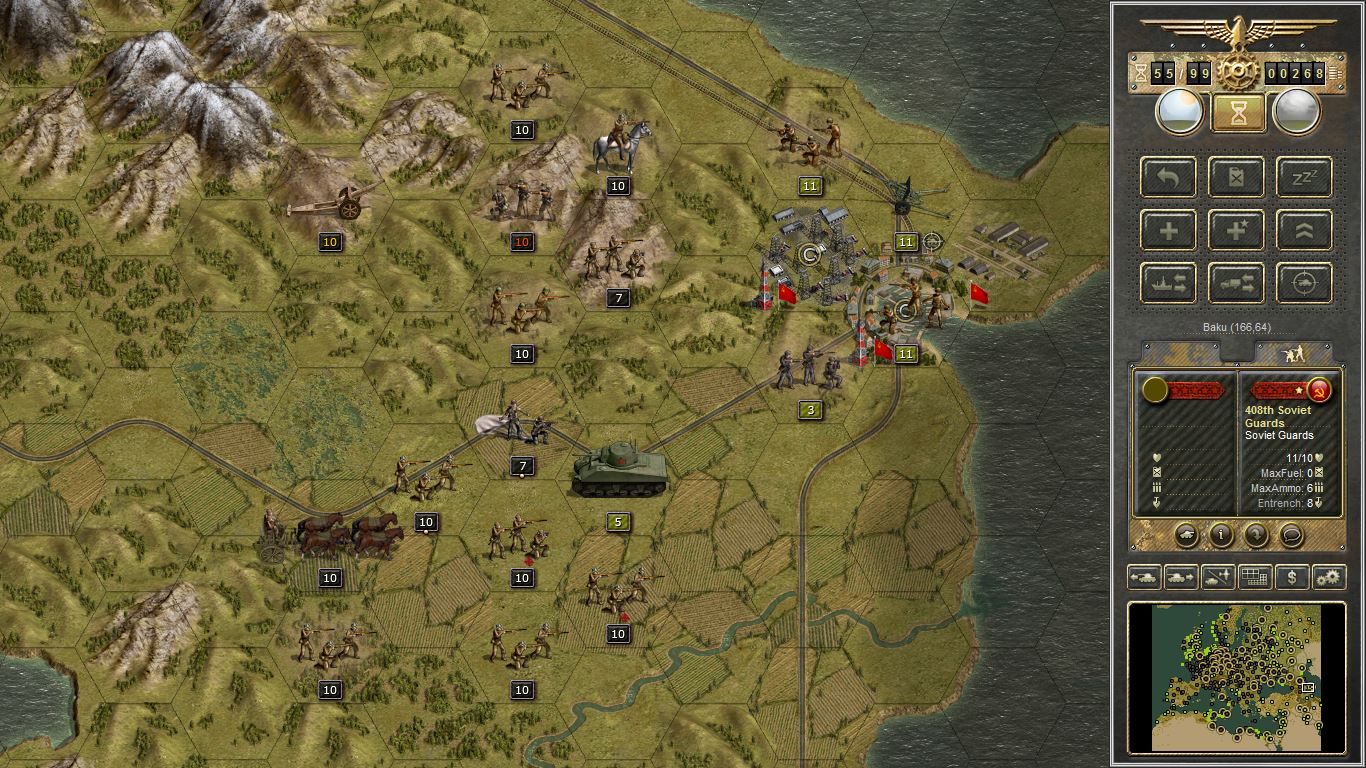Click the Resupply fuel canister icon
The height and width of the screenshot is (768, 1366).
(1236, 176)
